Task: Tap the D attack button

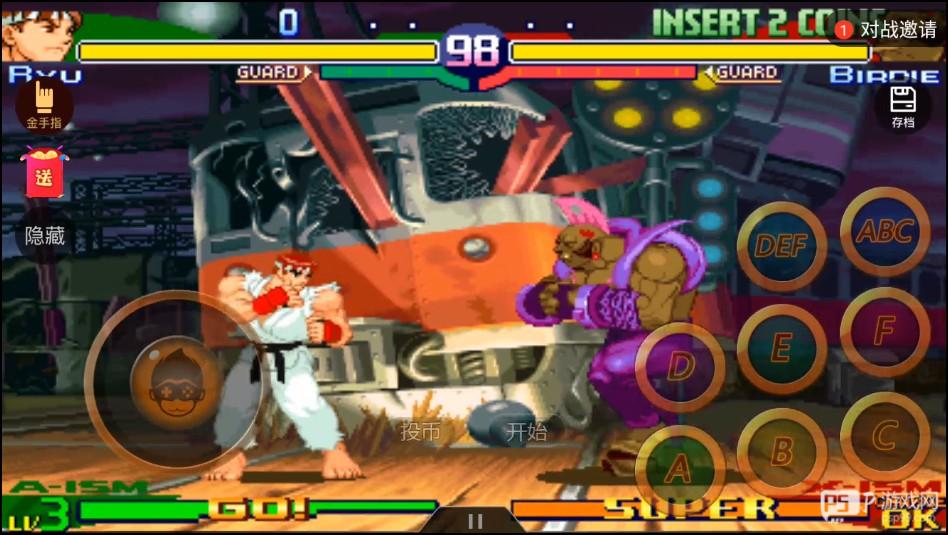Action: [680, 366]
